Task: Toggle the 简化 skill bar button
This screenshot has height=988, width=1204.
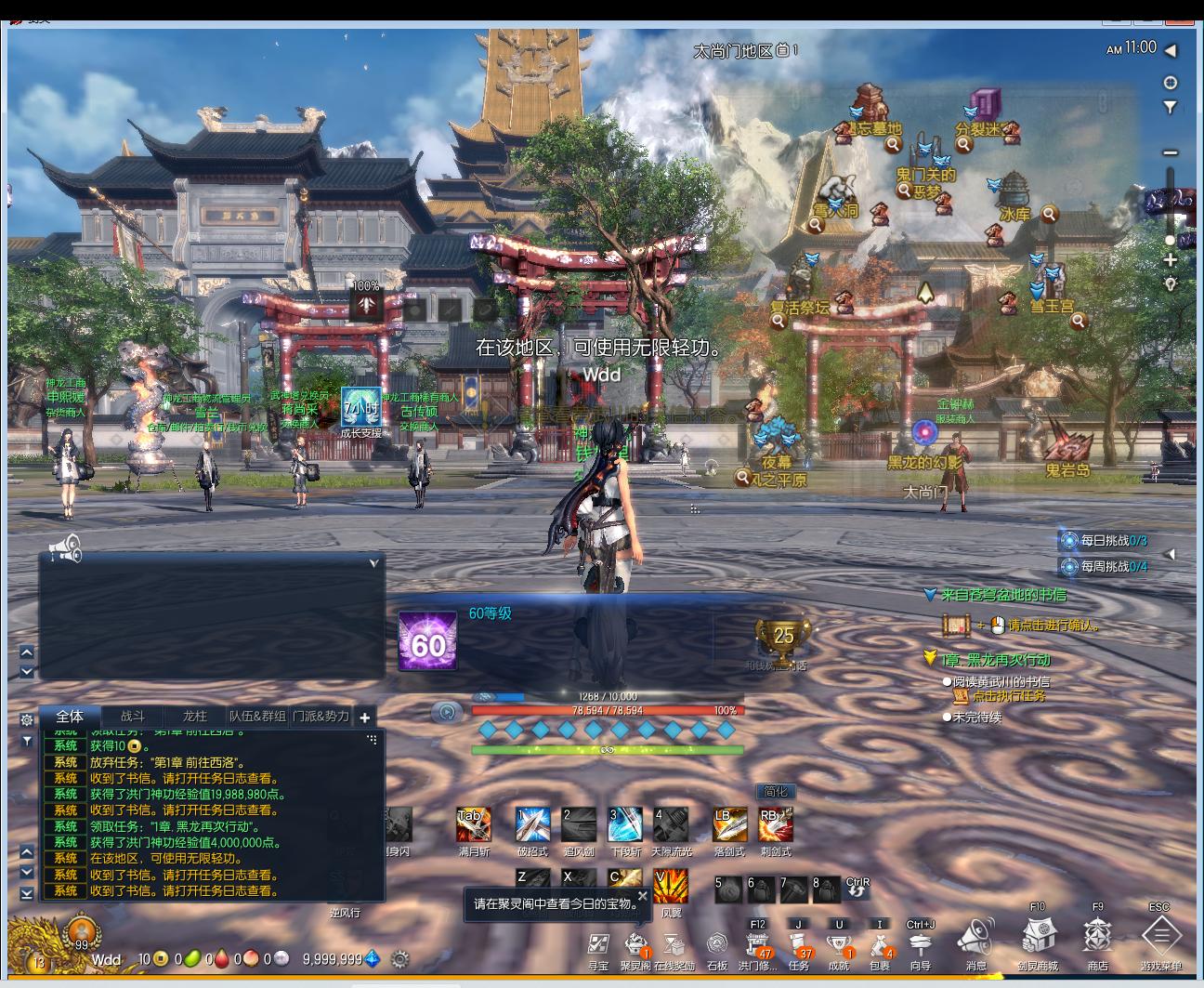Action: pos(775,792)
